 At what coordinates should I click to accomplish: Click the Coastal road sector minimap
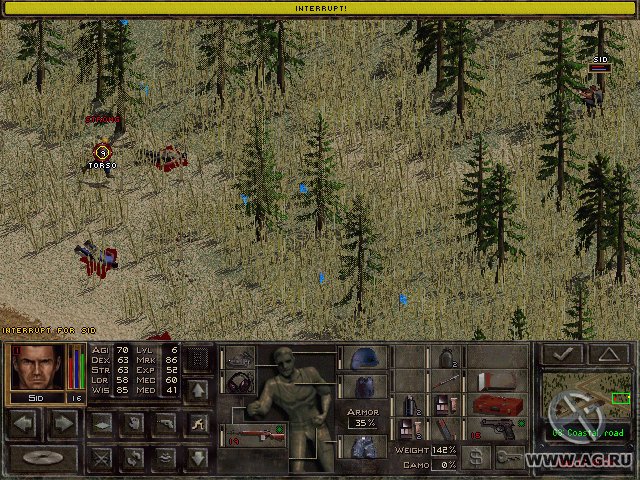tap(590, 399)
